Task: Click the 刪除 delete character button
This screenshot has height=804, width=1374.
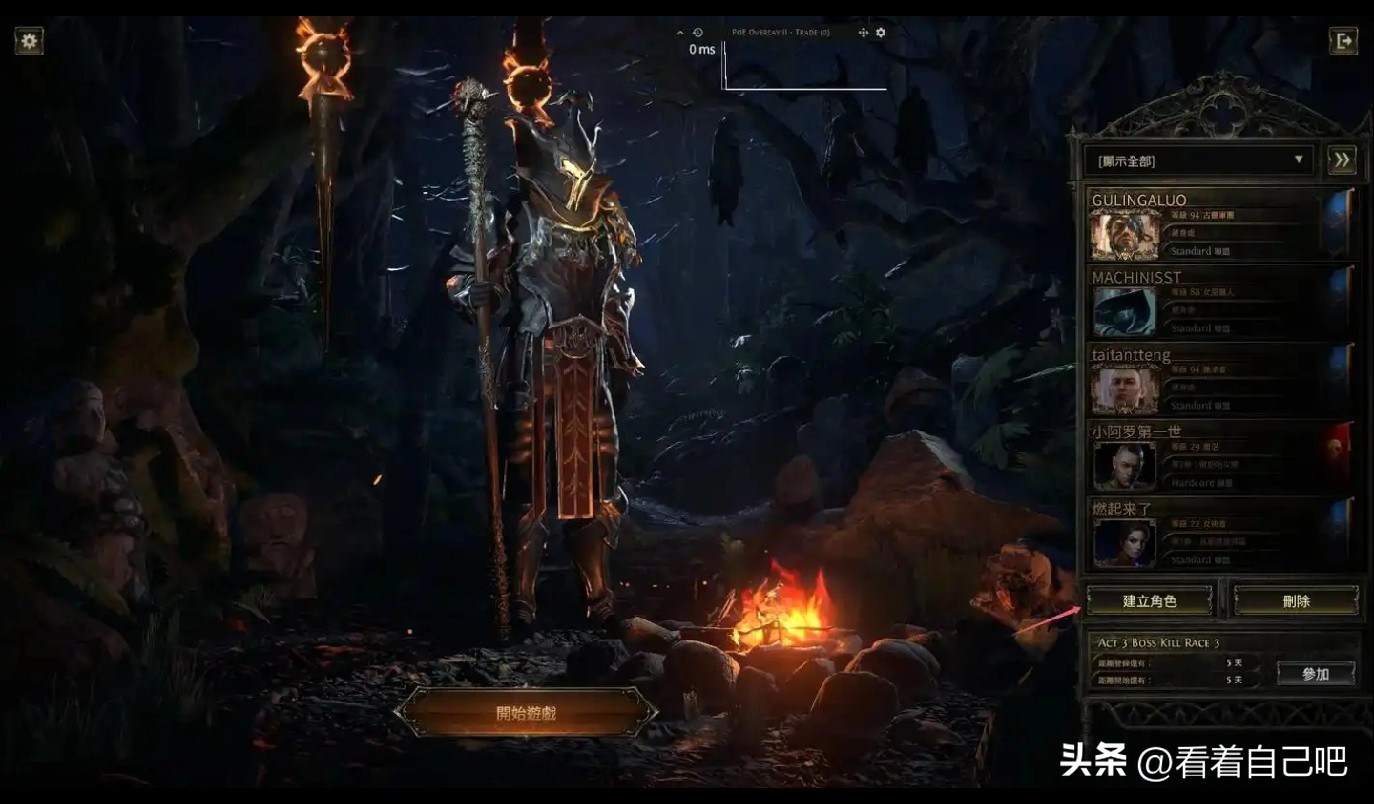Action: pos(1296,601)
